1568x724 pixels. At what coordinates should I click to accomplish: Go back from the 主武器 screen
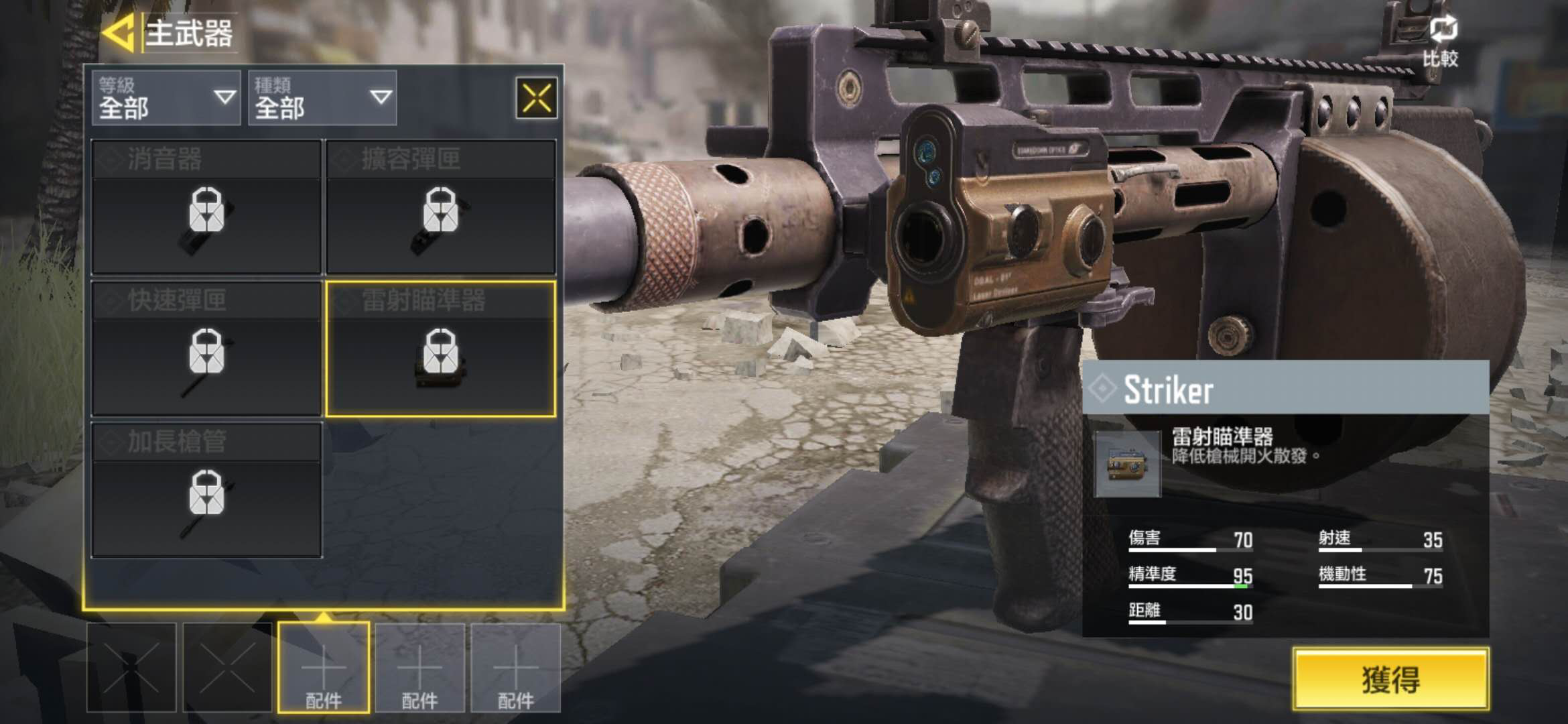click(119, 34)
